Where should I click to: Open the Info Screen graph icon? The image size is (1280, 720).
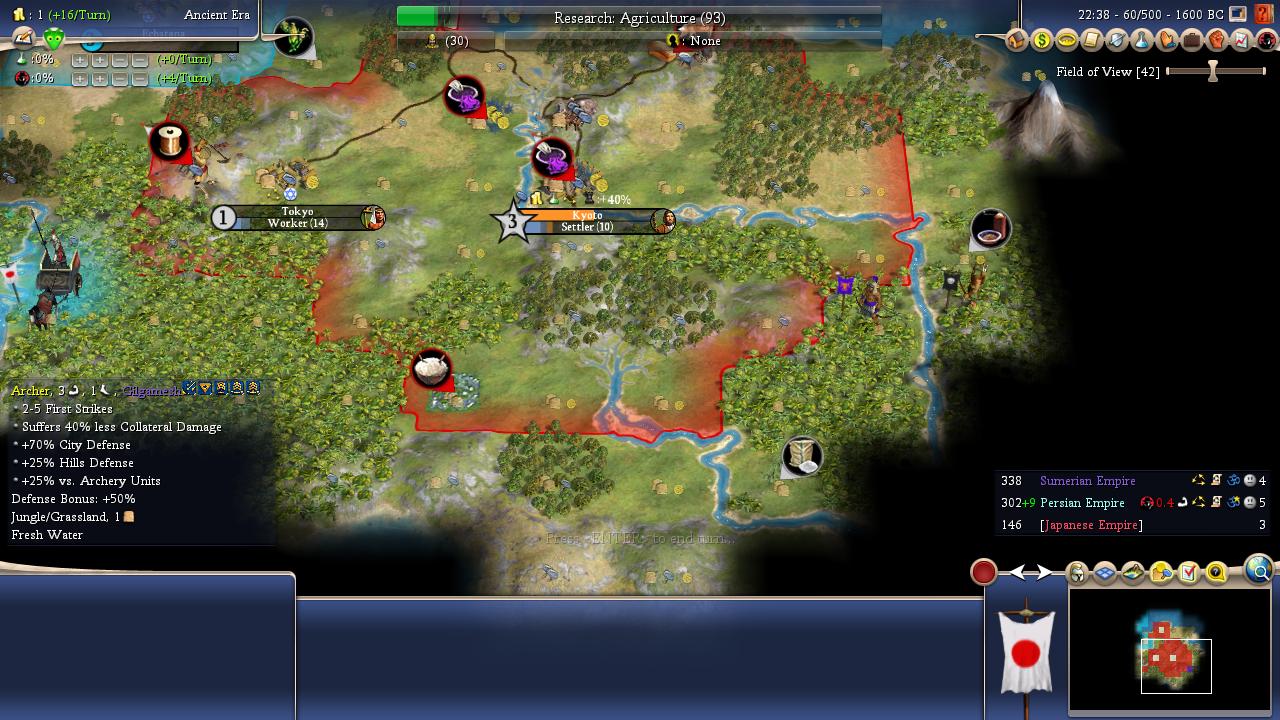coord(1241,41)
